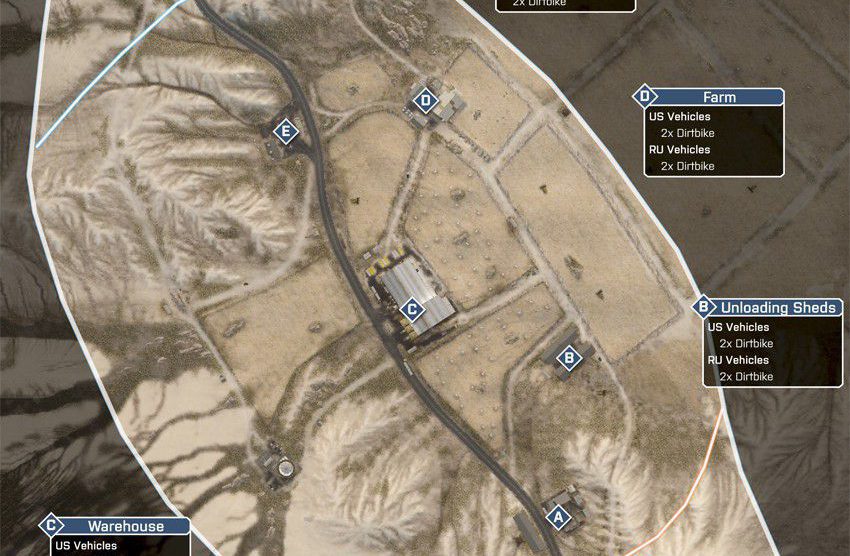850x556 pixels.
Task: Click the C marker on the map's warehouse building
Action: pos(410,310)
